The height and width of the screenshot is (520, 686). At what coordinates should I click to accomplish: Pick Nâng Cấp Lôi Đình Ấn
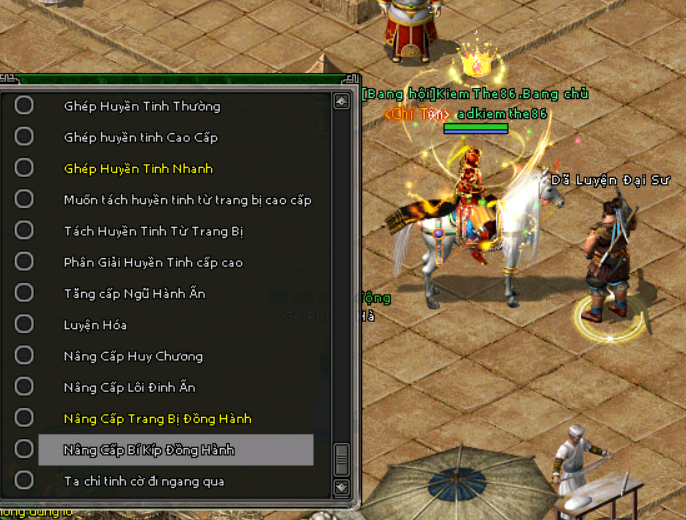click(129, 388)
